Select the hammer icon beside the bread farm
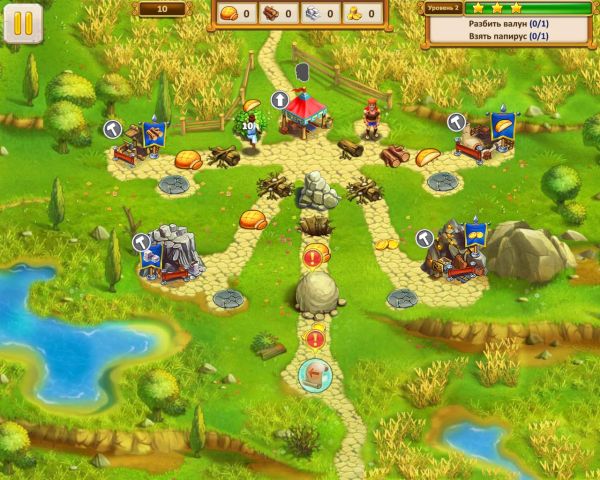 click(x=457, y=120)
